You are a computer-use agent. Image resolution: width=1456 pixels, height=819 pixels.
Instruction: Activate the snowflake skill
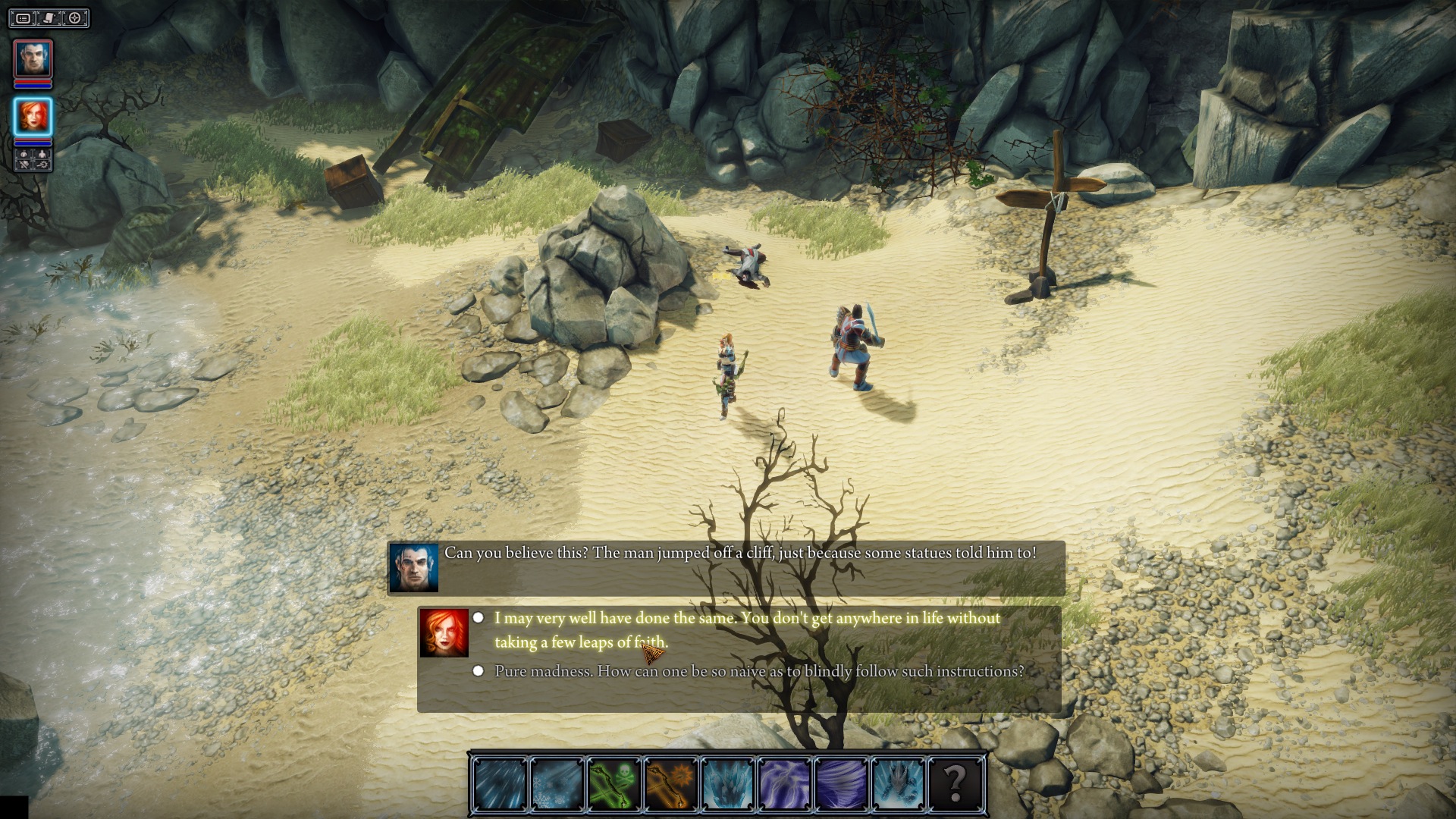click(557, 783)
